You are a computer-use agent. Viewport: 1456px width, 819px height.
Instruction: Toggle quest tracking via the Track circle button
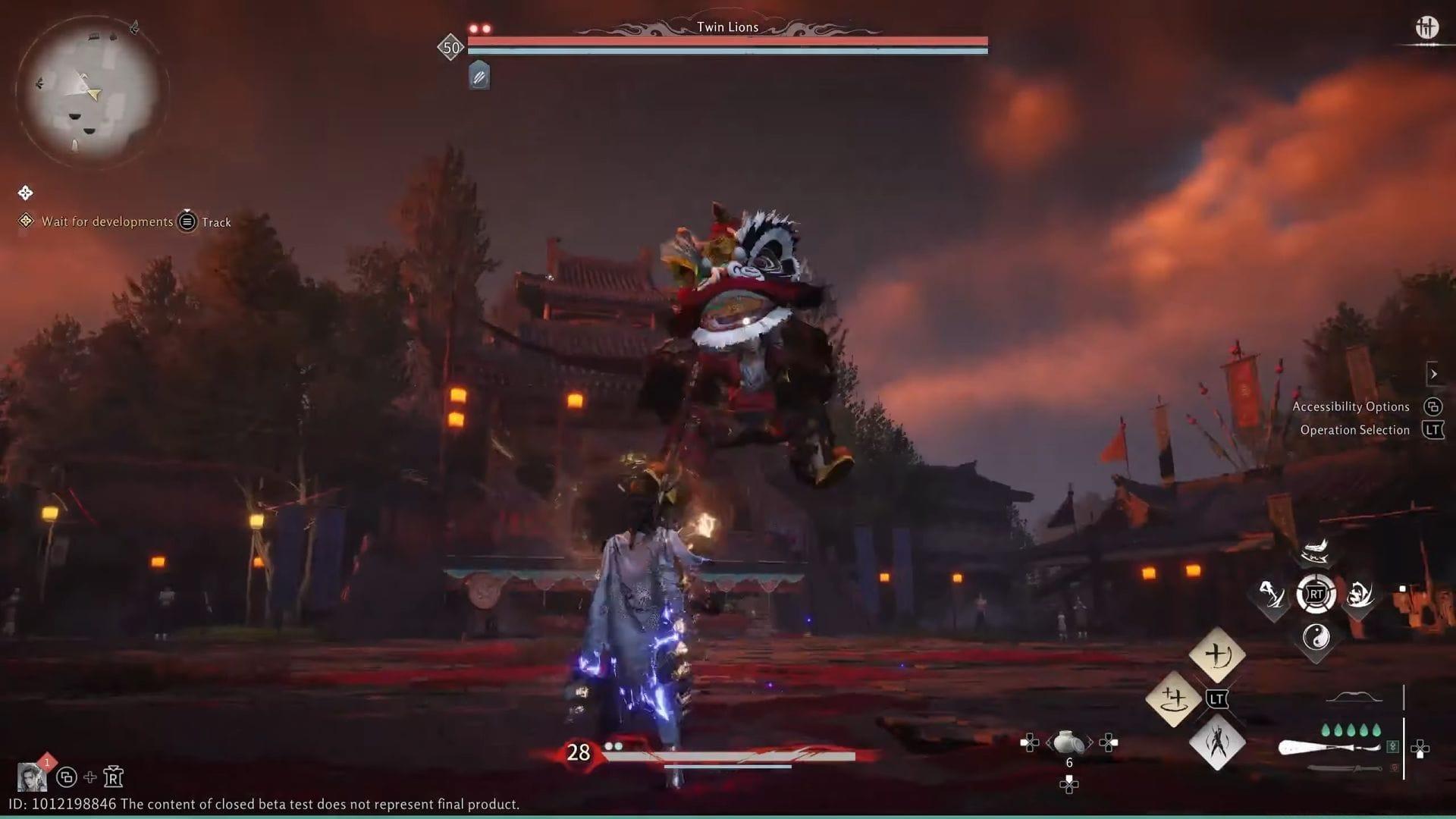[x=184, y=222]
